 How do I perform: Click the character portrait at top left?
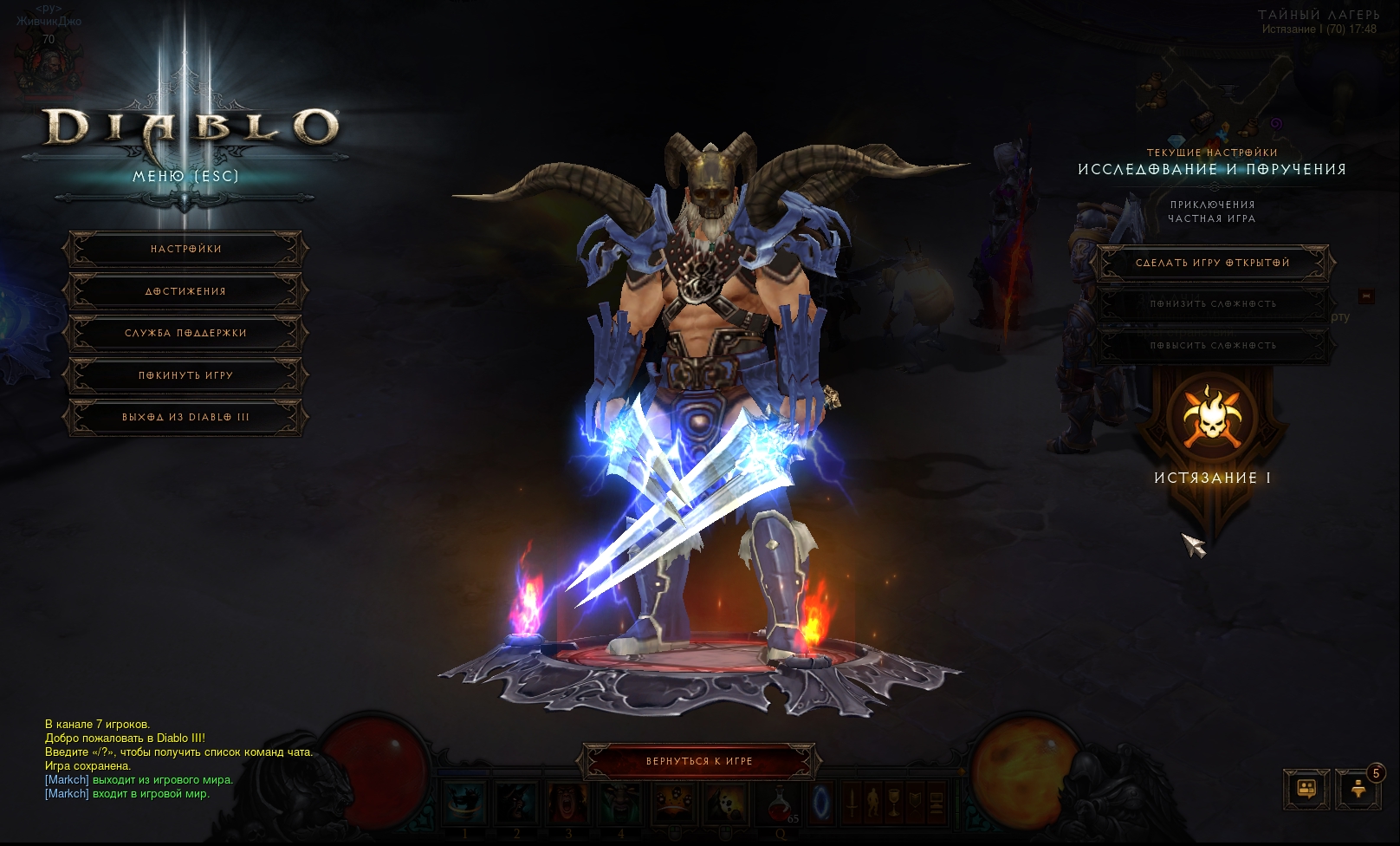point(49,65)
